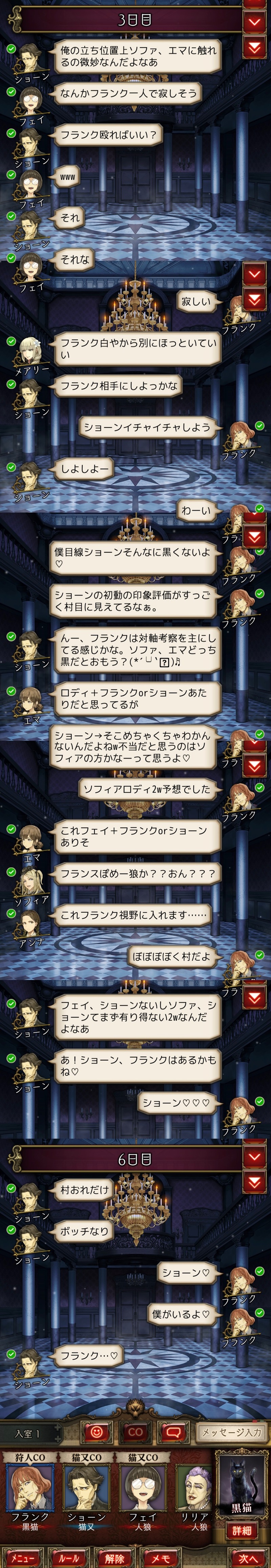The height and width of the screenshot is (1568, 271).
Task: Show the ルール rules screen
Action: pyautogui.click(x=69, y=1557)
